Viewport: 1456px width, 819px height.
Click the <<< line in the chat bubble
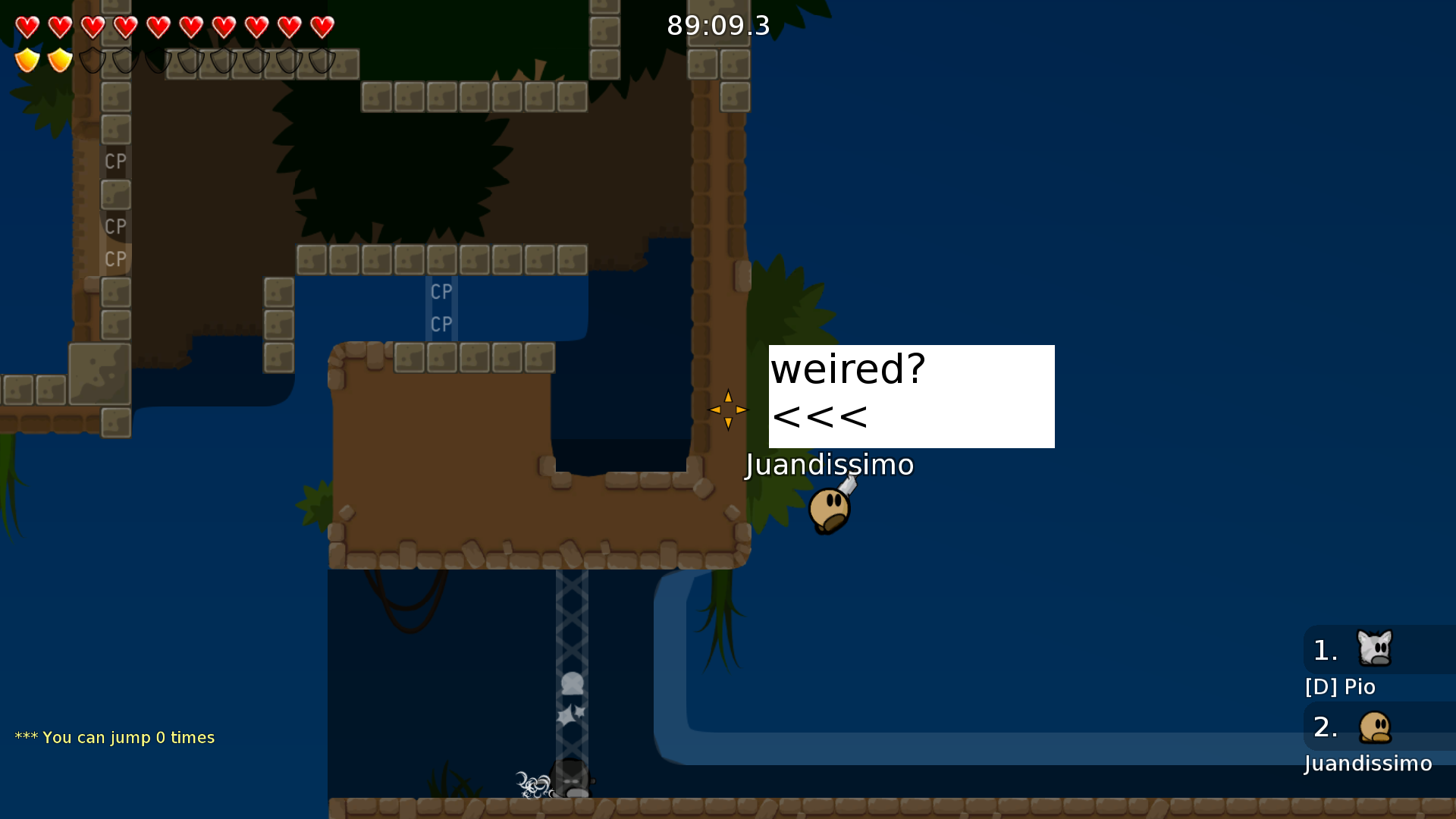pos(819,416)
